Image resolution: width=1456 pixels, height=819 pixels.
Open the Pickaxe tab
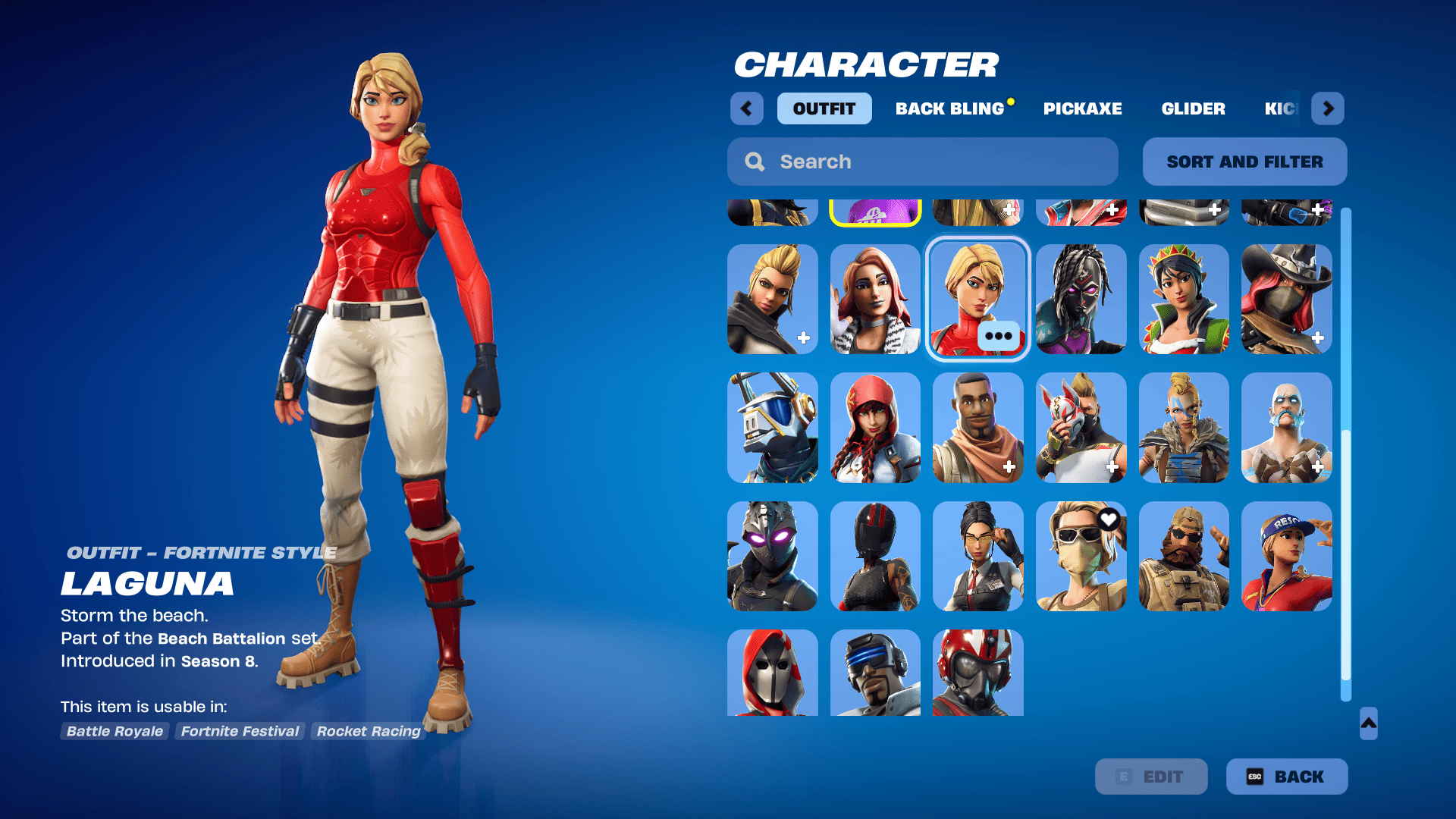(1082, 108)
